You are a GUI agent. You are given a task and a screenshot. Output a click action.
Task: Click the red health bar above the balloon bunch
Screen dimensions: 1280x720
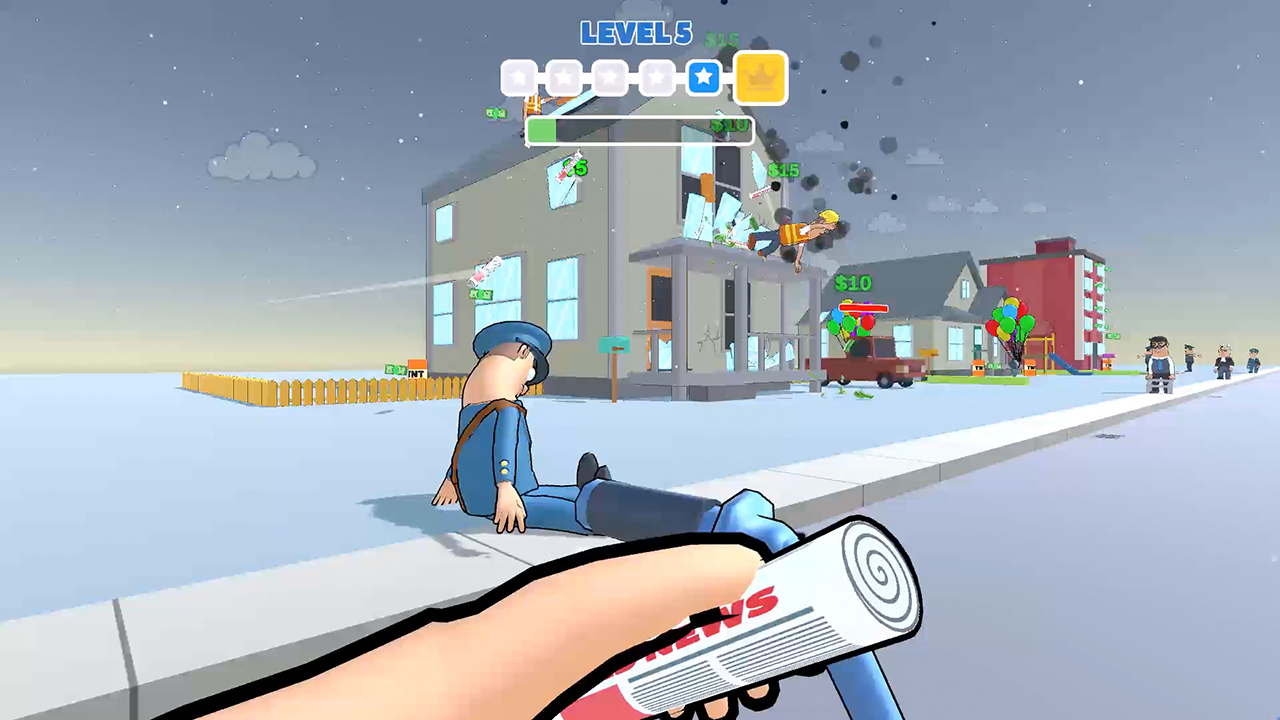(x=862, y=307)
